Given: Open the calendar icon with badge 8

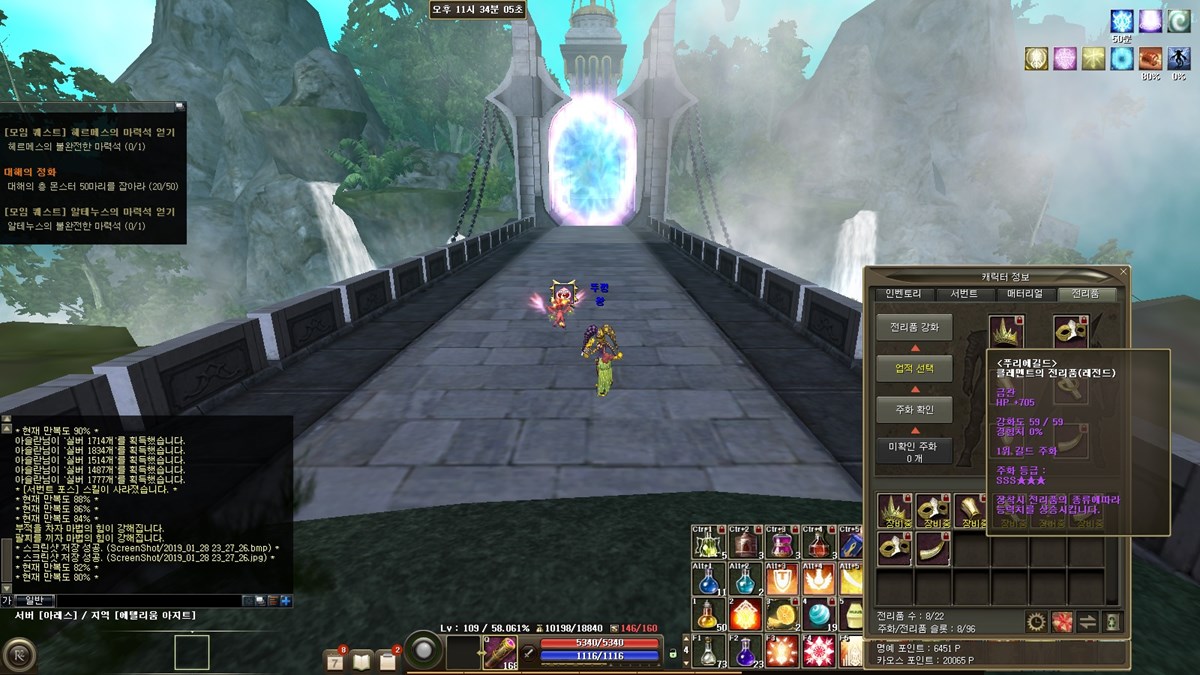Looking at the screenshot, I should click(x=335, y=660).
